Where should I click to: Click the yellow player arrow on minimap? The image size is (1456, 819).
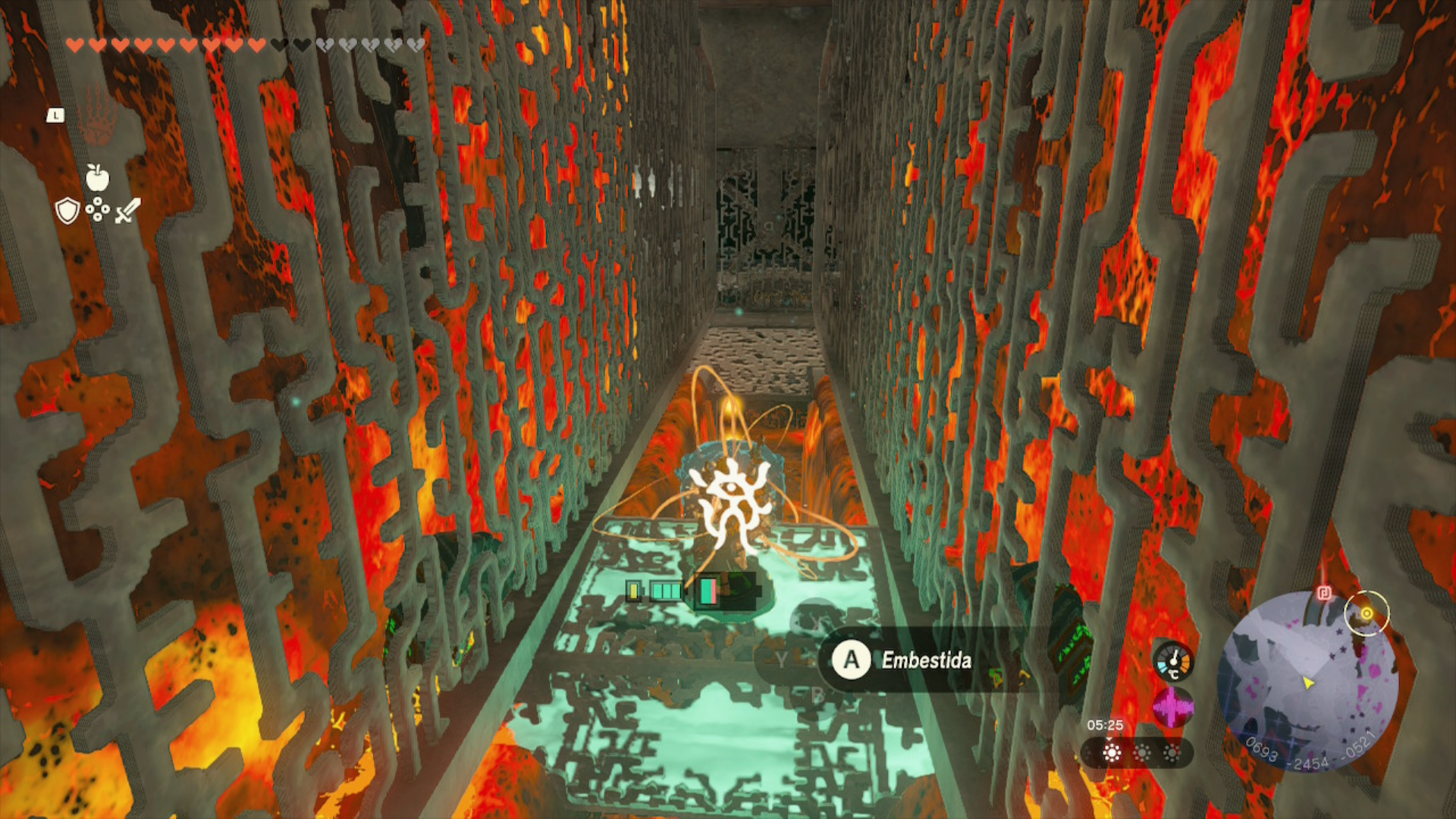(1308, 684)
